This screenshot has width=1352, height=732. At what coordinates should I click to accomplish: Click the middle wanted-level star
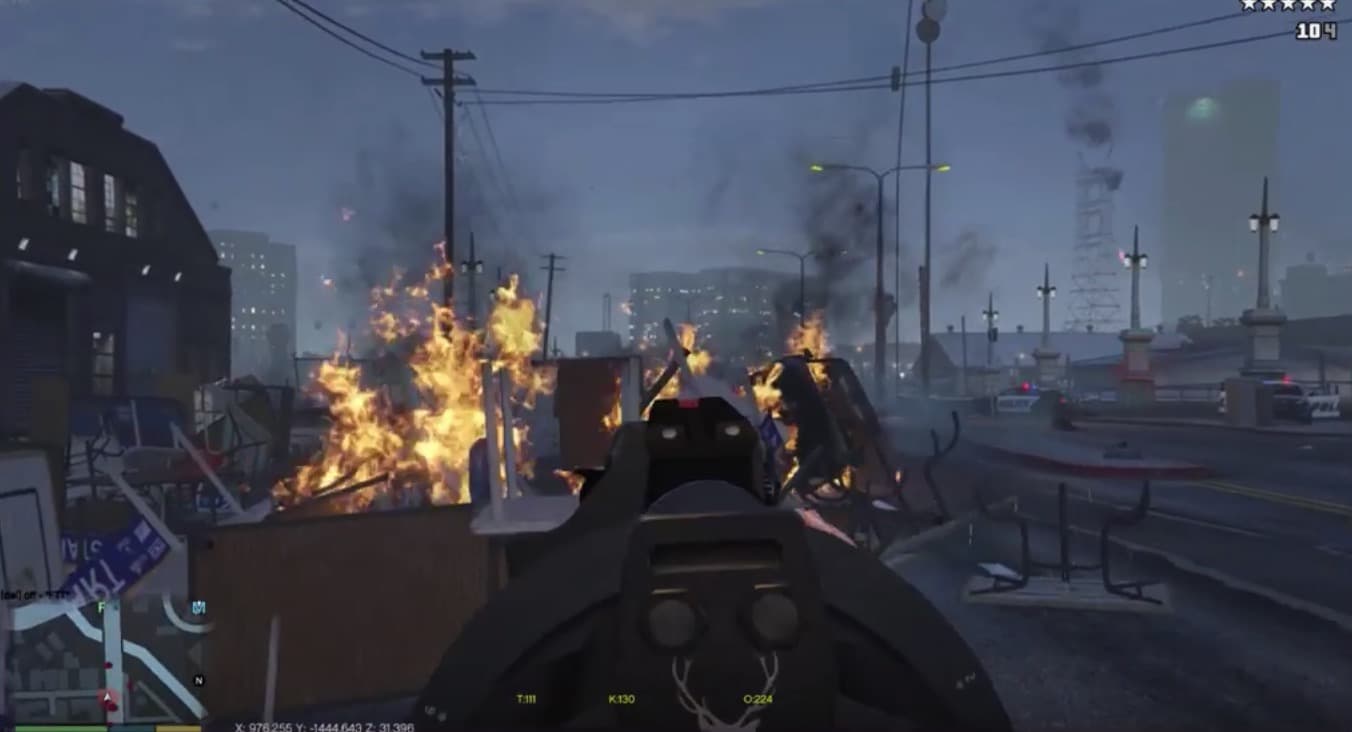point(1288,5)
